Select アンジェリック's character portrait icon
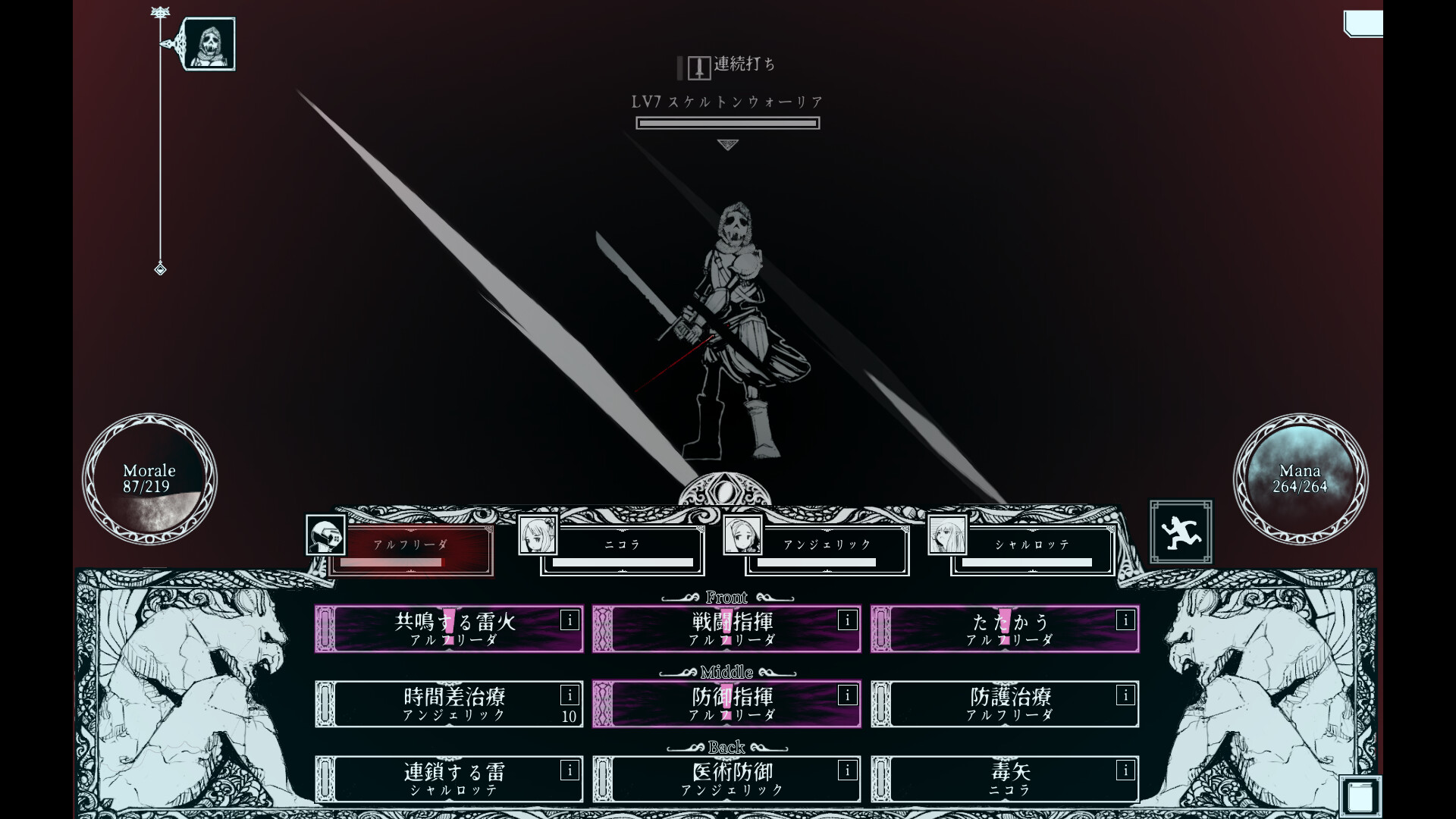The width and height of the screenshot is (1456, 819). click(743, 536)
